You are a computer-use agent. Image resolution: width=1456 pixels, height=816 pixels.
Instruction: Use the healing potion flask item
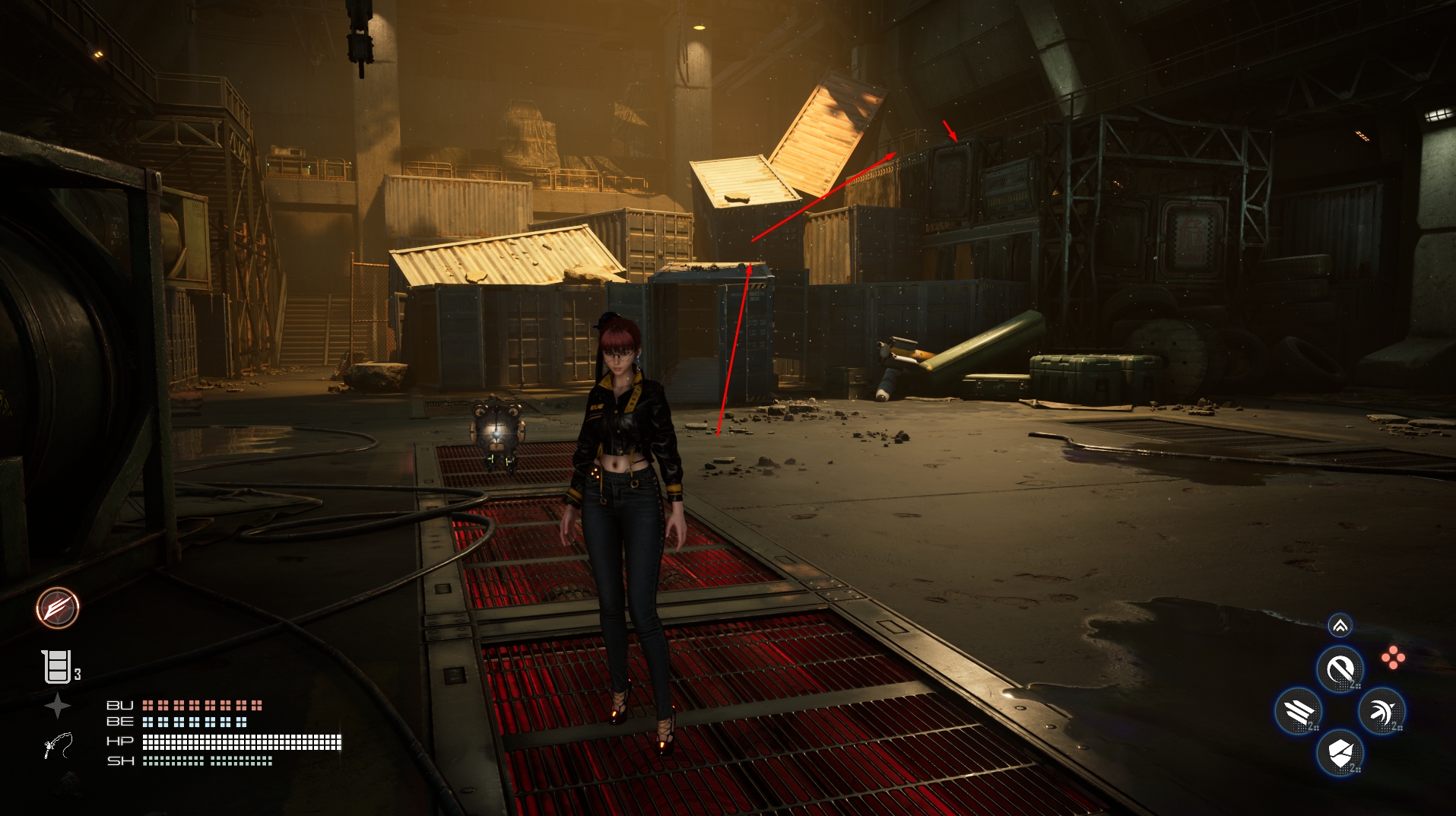point(57,667)
